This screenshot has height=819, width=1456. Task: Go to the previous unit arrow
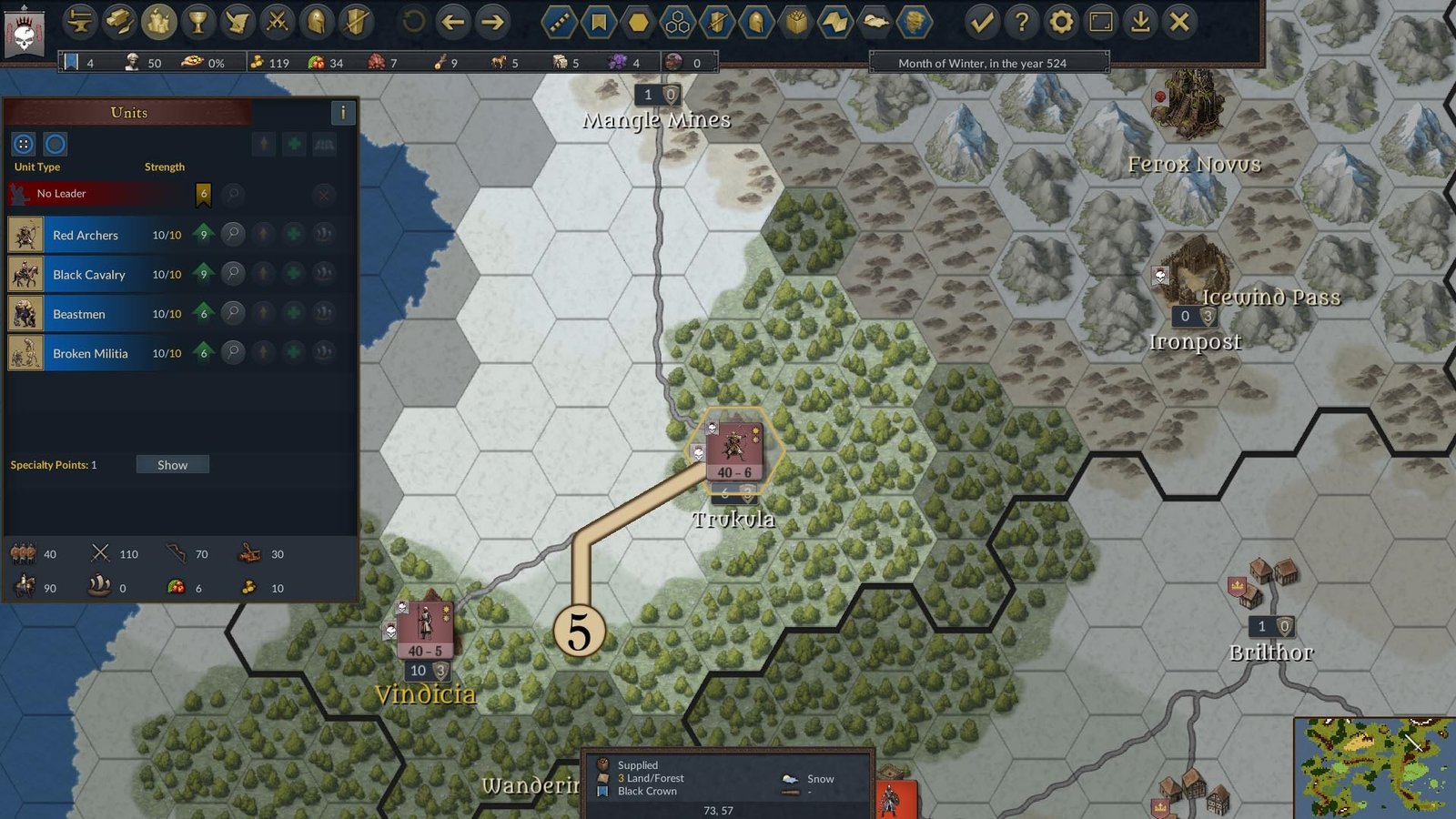pos(452,22)
